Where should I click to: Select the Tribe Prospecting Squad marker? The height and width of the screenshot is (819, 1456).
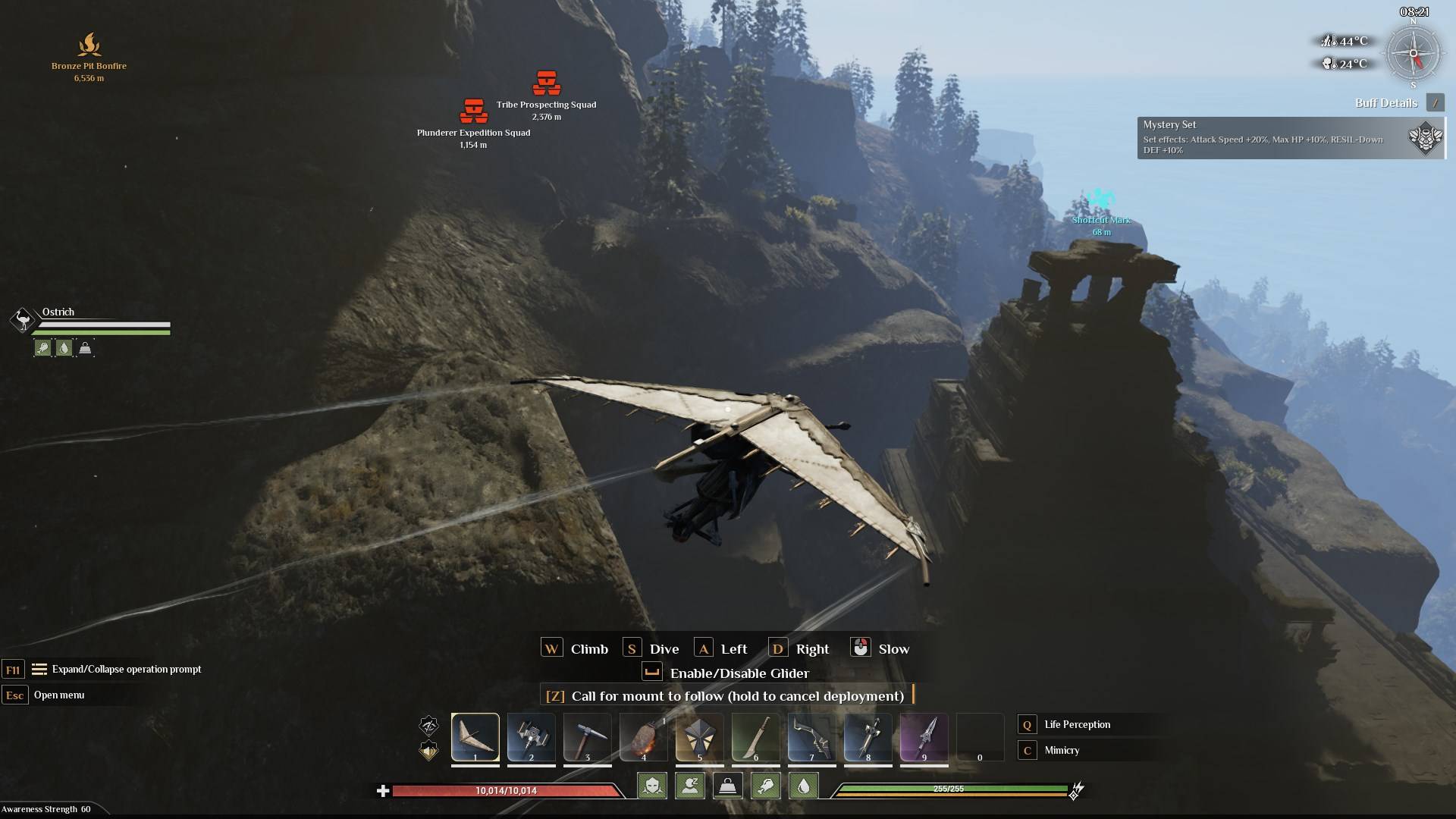[x=547, y=83]
